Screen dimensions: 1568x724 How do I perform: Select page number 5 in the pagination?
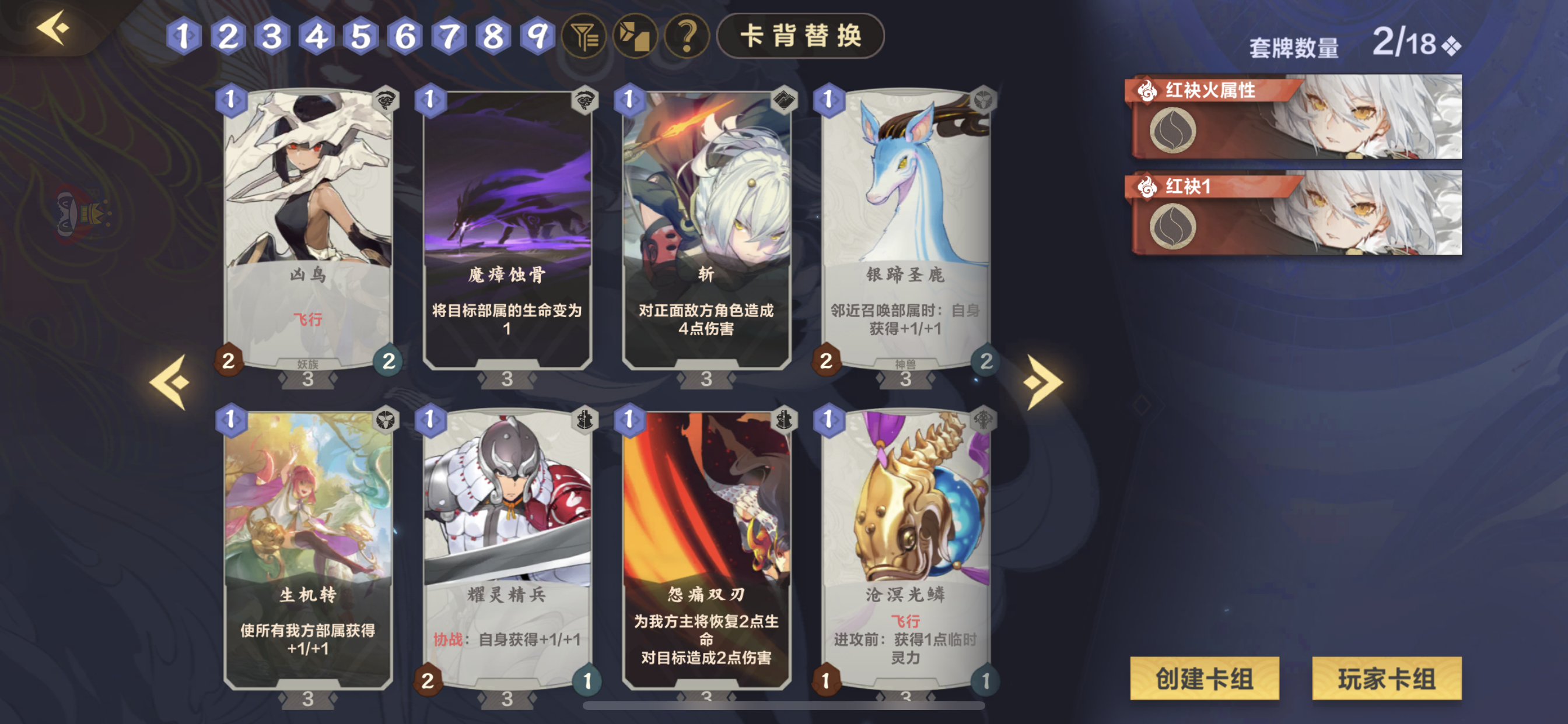click(361, 38)
